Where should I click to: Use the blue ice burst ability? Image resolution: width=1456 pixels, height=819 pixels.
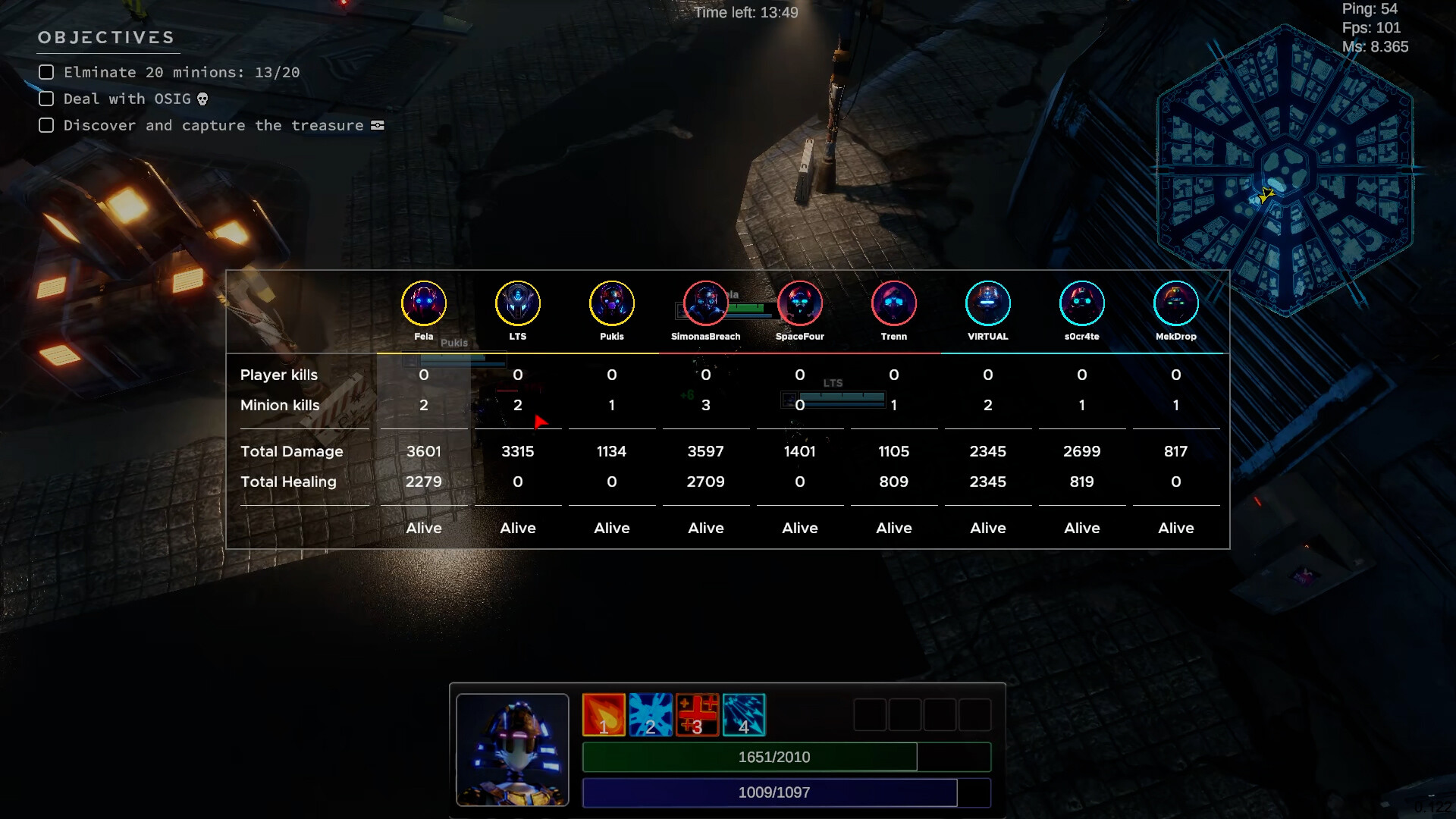(651, 714)
